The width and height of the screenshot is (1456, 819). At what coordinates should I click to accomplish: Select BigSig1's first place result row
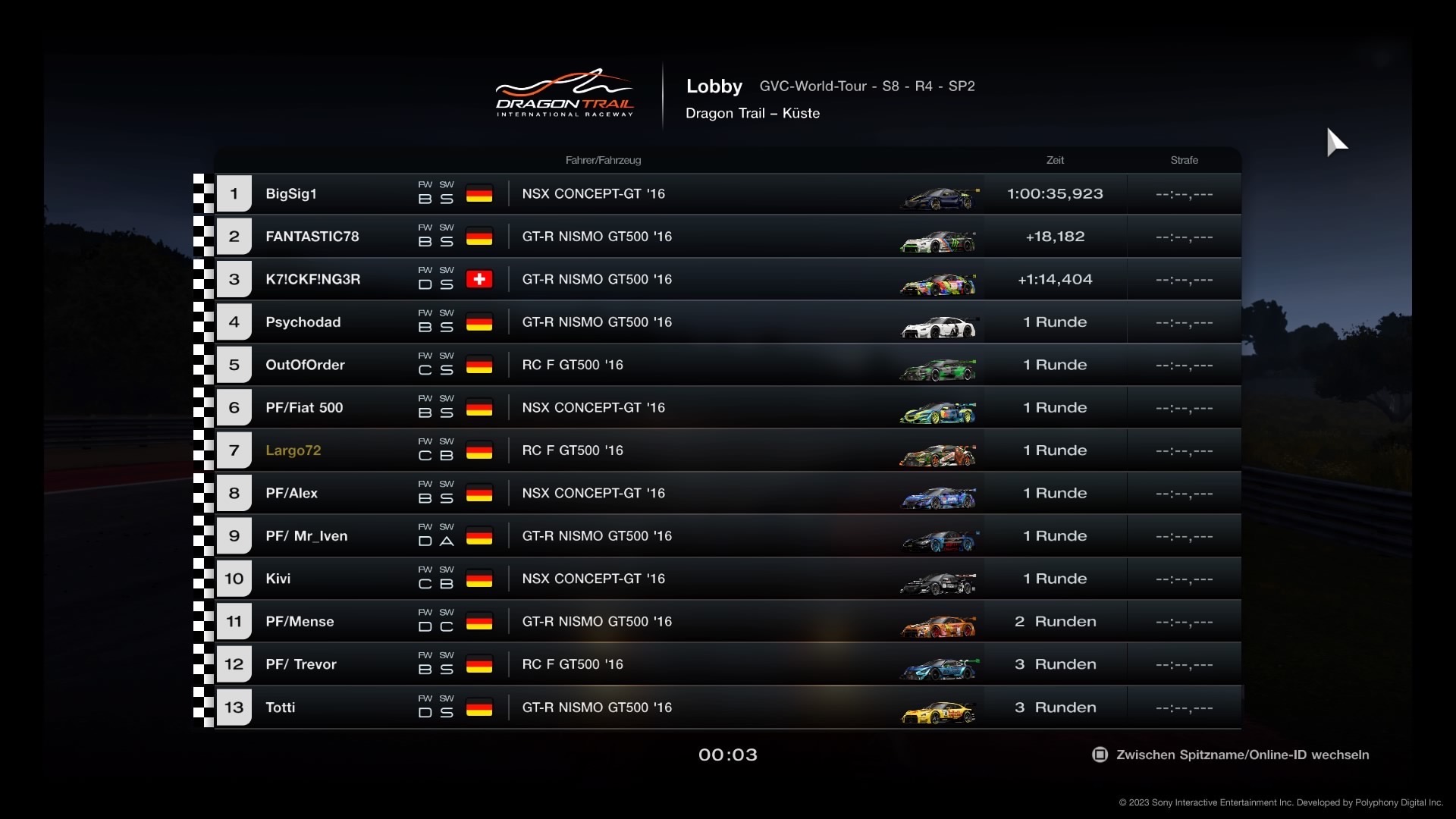[728, 193]
